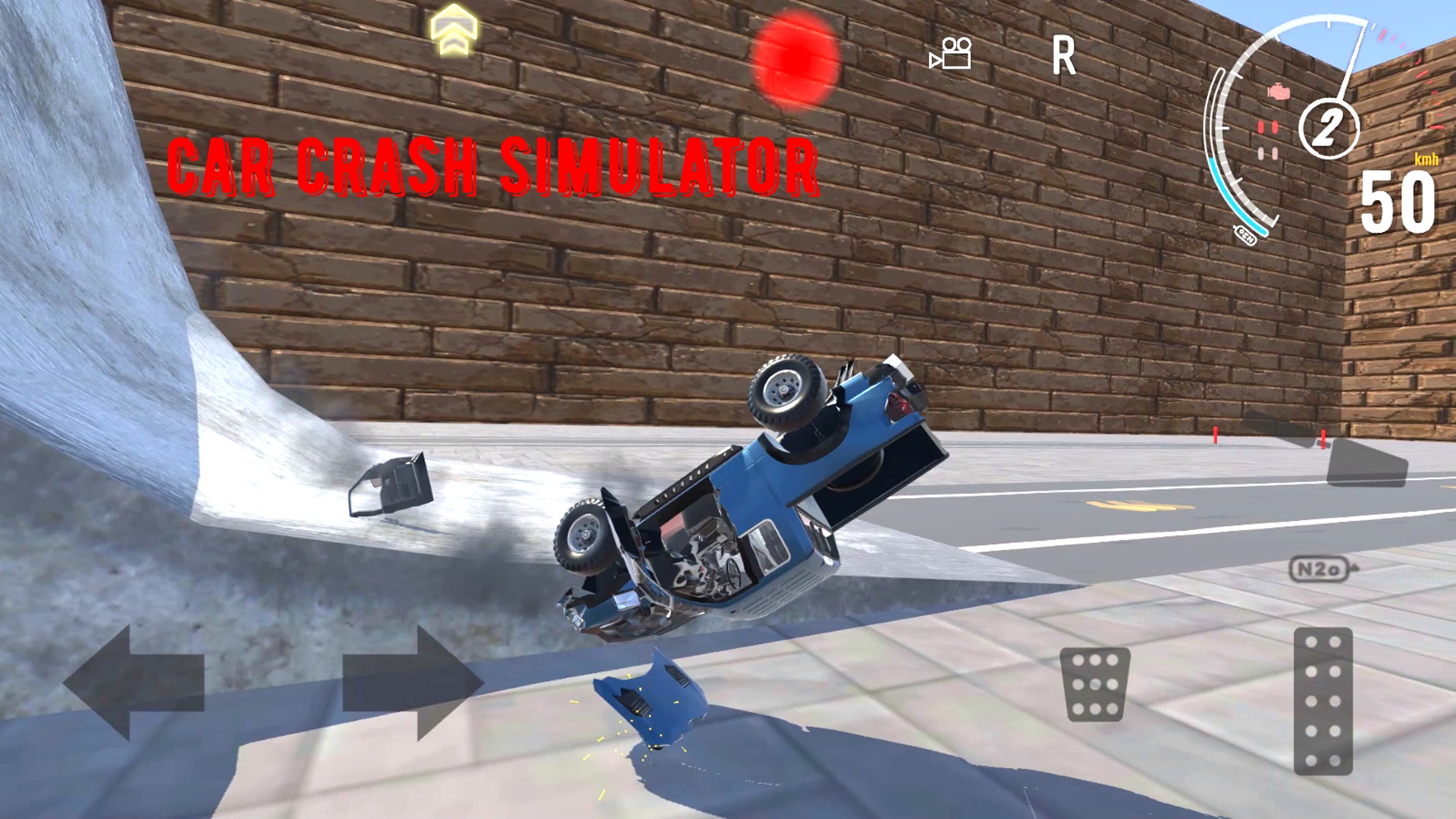
Task: Tap the yellow kmh unit label
Action: (1426, 158)
